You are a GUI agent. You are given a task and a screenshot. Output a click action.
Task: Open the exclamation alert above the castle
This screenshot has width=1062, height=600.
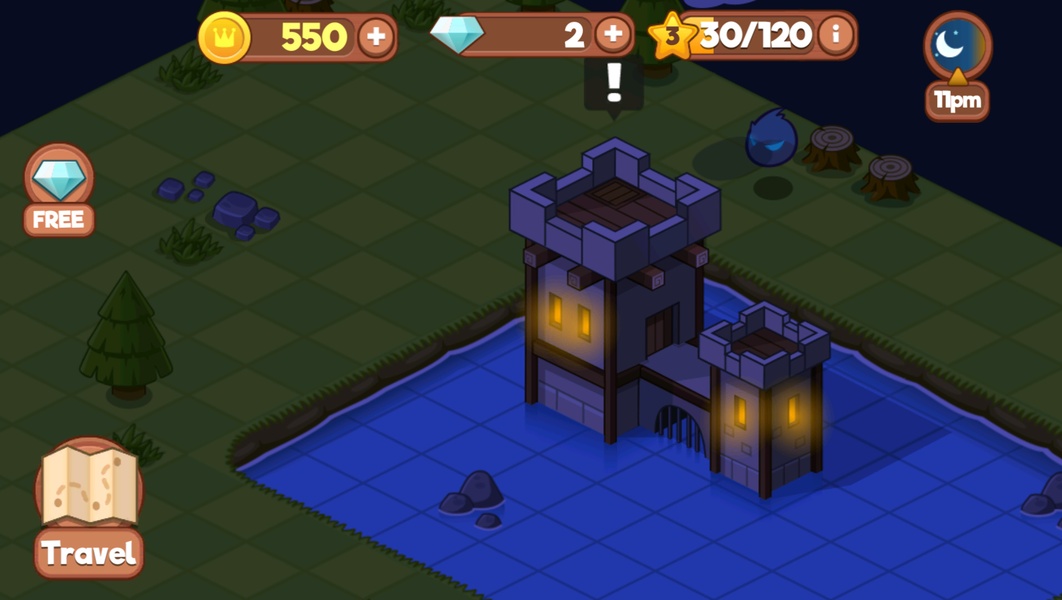click(x=614, y=84)
